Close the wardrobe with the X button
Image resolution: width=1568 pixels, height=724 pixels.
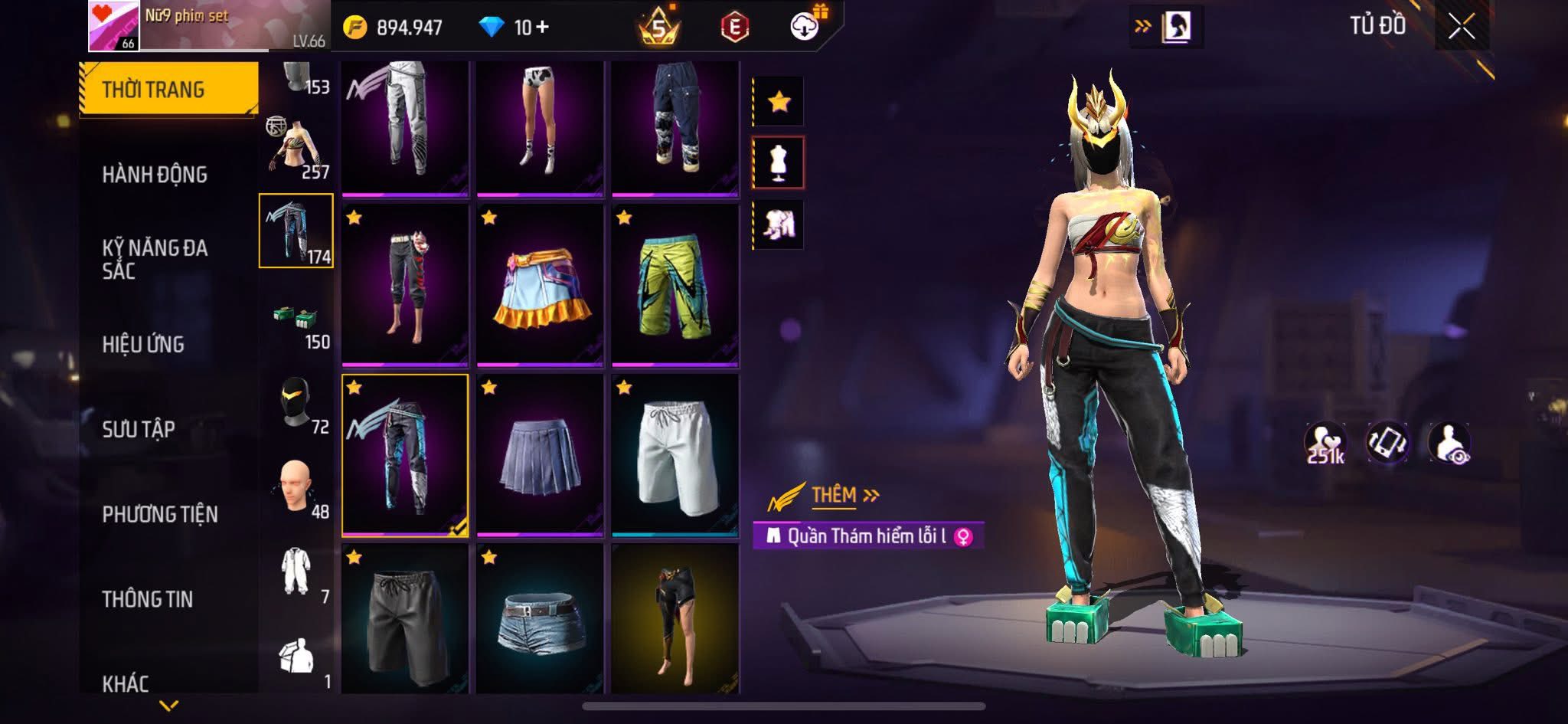click(1461, 28)
